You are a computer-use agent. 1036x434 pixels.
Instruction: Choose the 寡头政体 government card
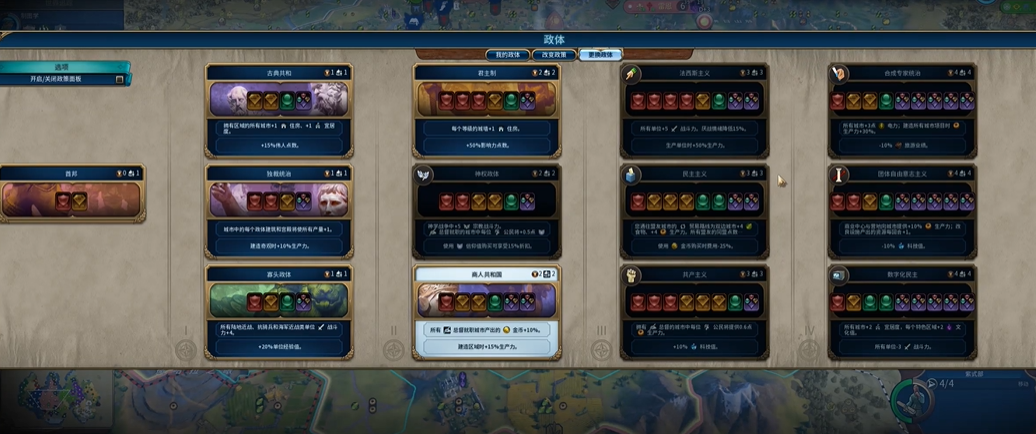pos(279,310)
